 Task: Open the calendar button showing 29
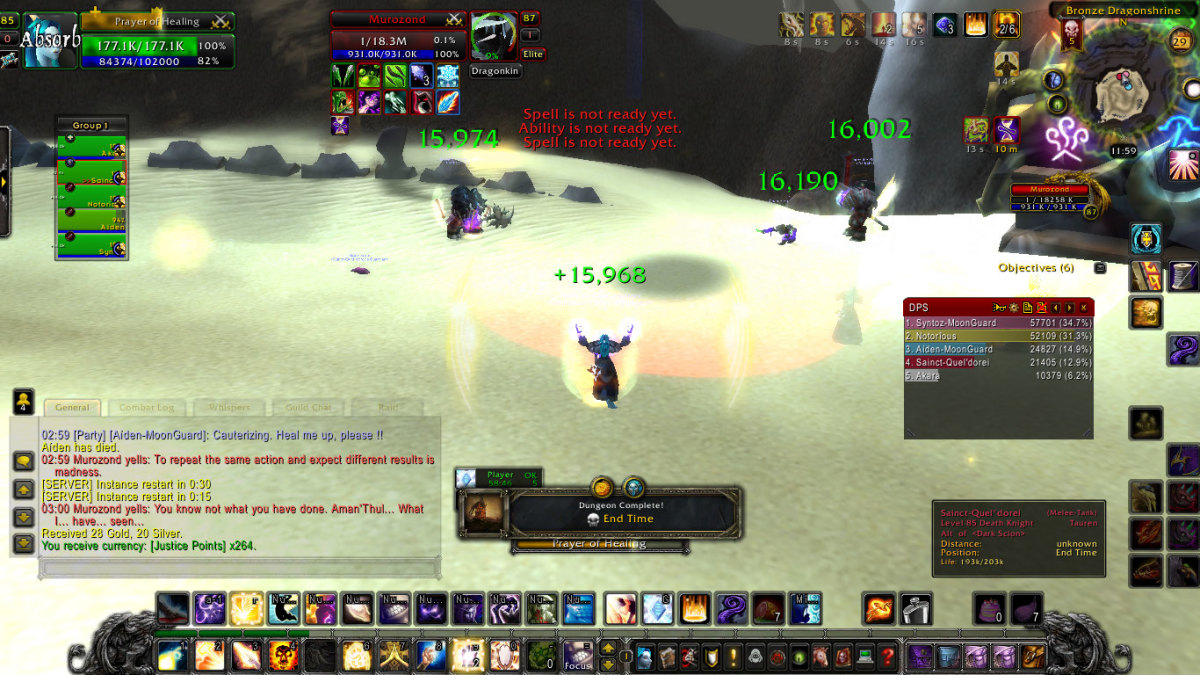[1180, 41]
